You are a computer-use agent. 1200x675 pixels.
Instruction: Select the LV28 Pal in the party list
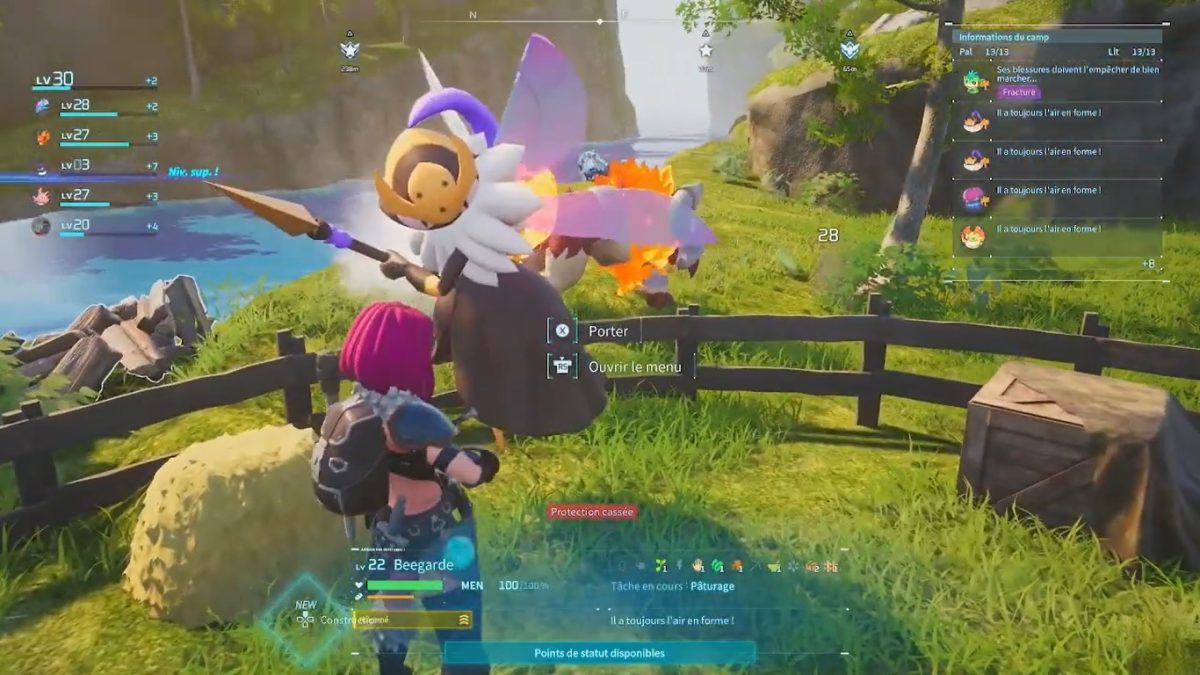pos(90,106)
